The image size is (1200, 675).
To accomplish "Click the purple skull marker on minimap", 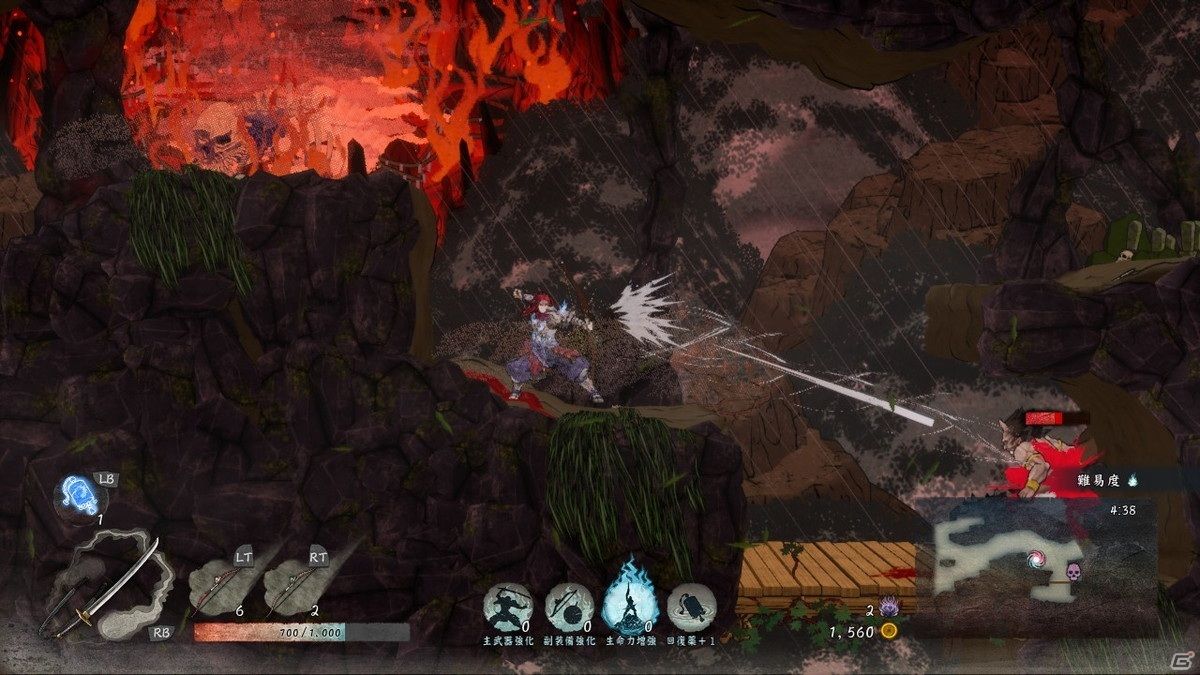I will 1076,573.
